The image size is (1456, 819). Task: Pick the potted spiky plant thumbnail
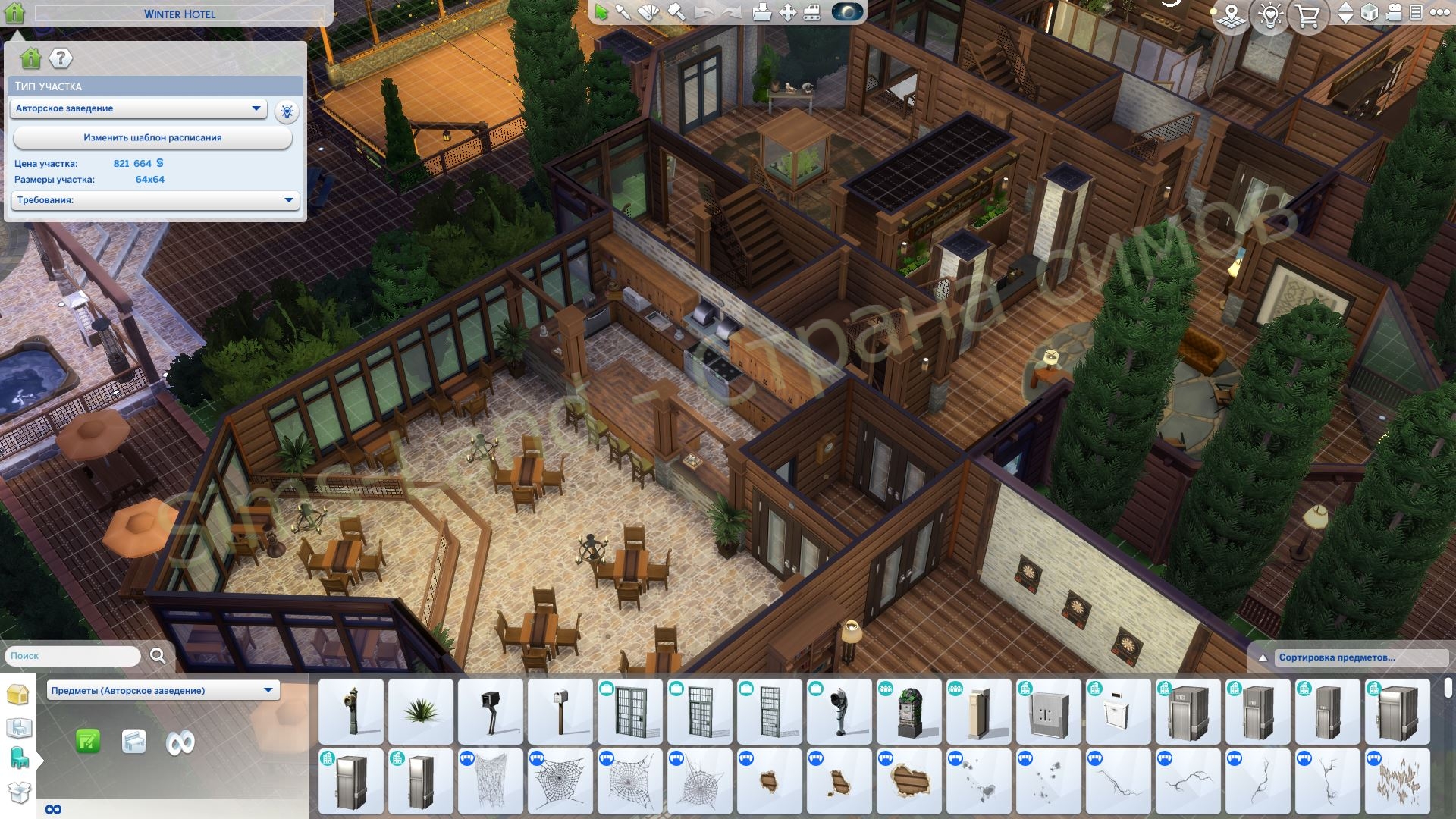(421, 711)
